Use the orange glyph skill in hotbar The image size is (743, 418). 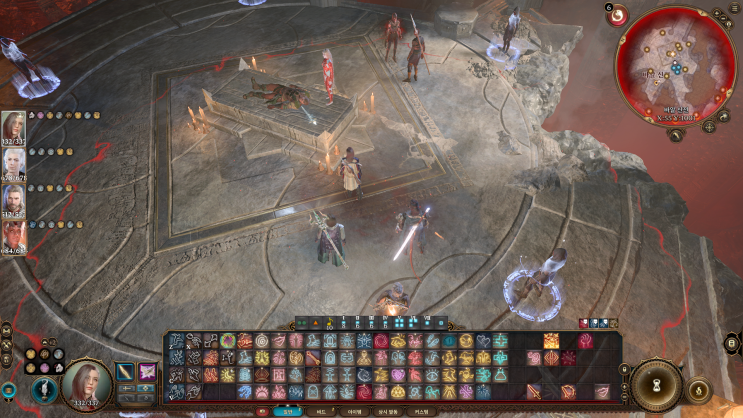coord(551,341)
